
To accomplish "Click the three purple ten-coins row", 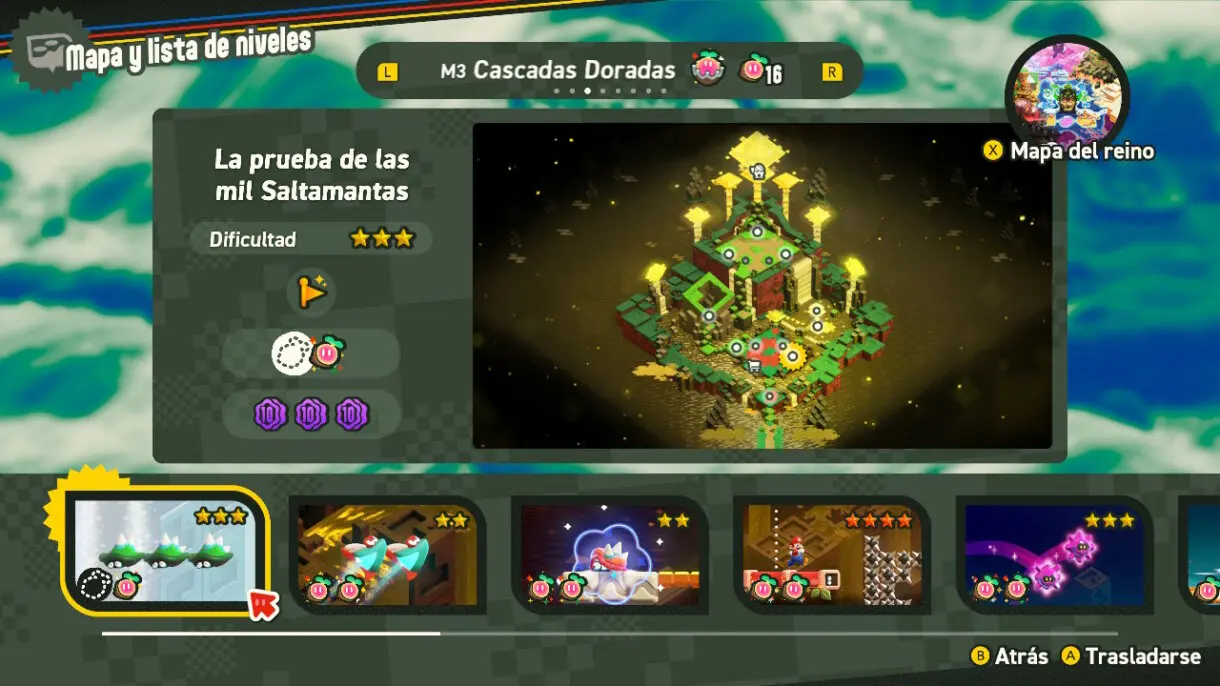I will coord(311,413).
